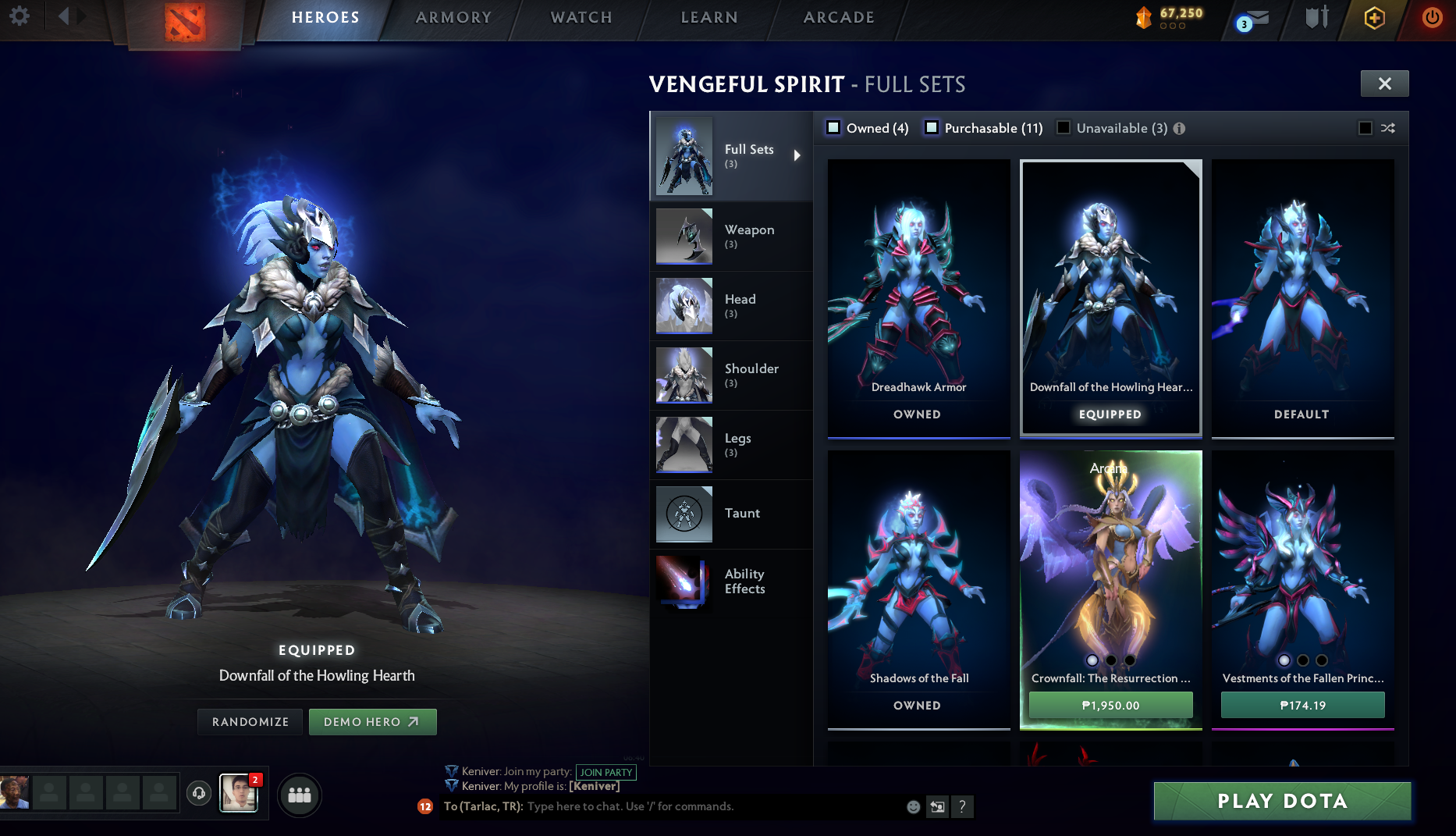Switch to the ARMORY tab
The width and height of the screenshot is (1456, 836).
click(453, 17)
